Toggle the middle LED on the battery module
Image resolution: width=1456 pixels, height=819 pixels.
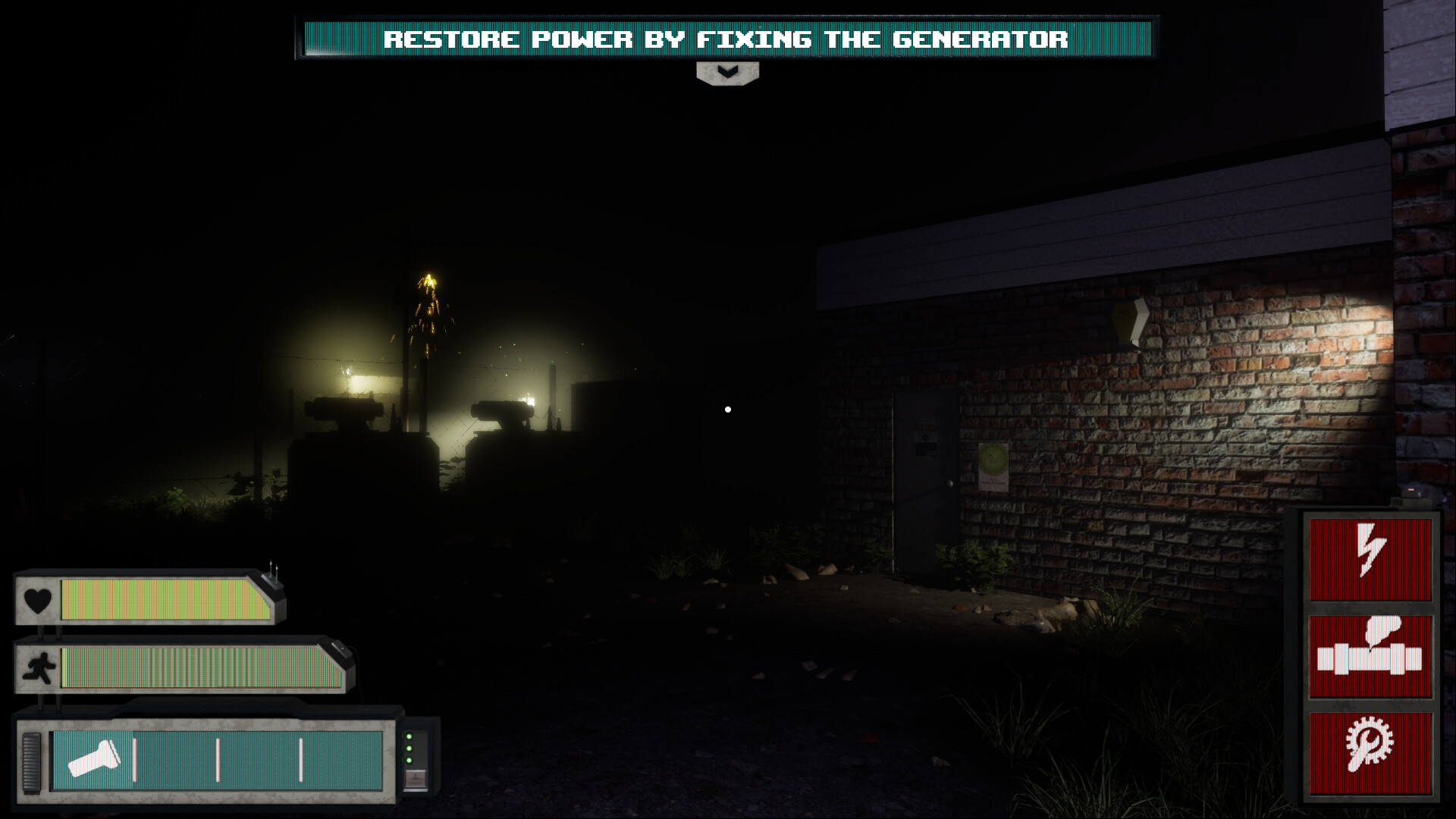click(409, 748)
